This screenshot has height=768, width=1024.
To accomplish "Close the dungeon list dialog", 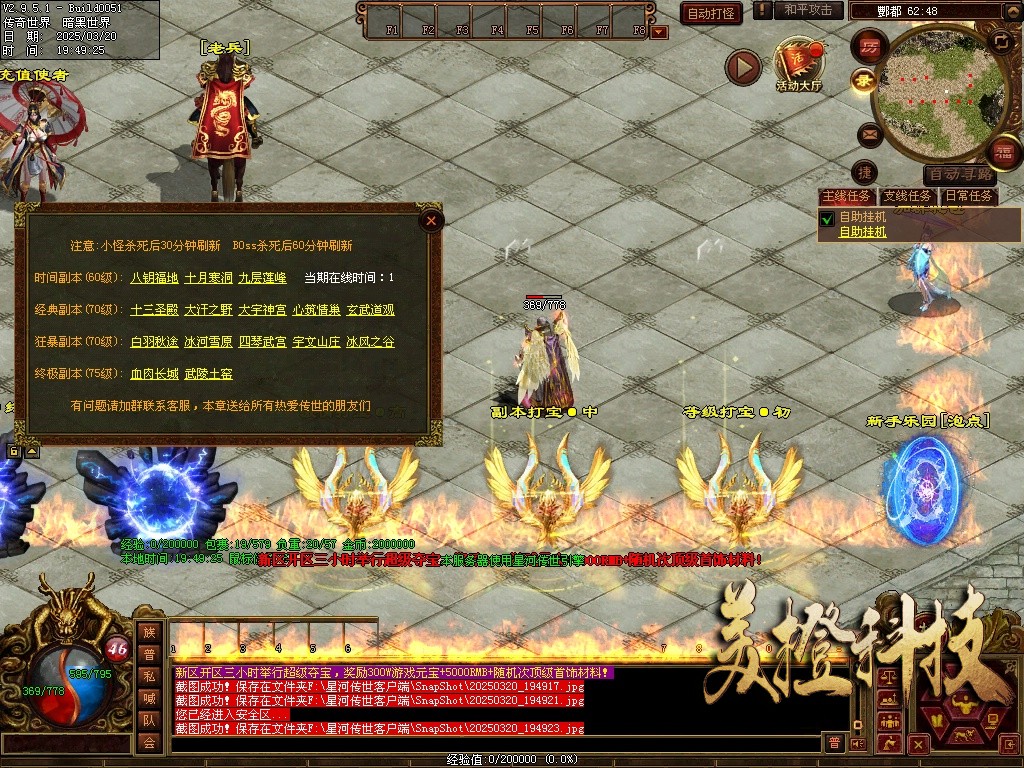I will [x=430, y=221].
